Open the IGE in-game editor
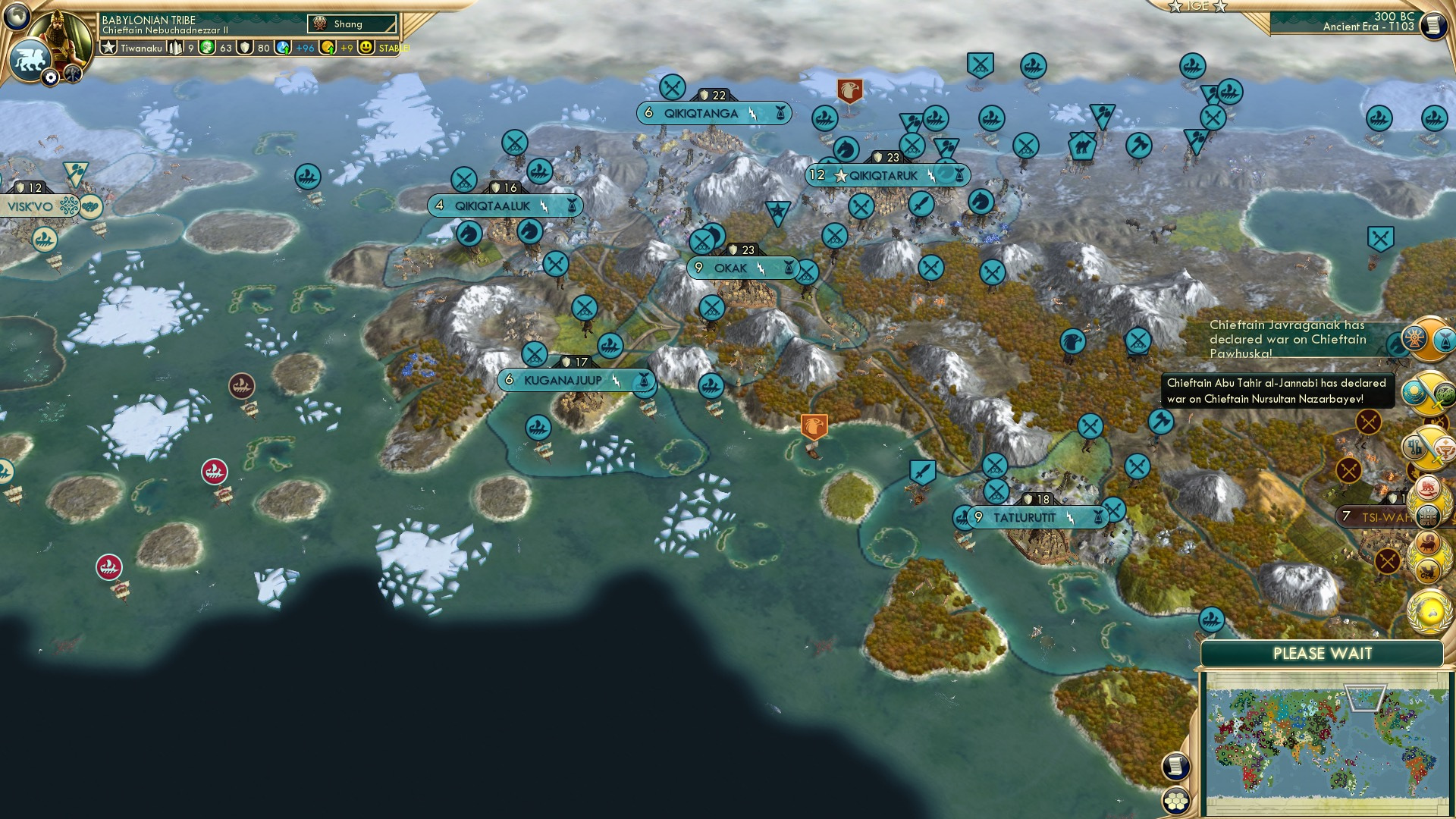Image resolution: width=1456 pixels, height=819 pixels. (x=1197, y=6)
